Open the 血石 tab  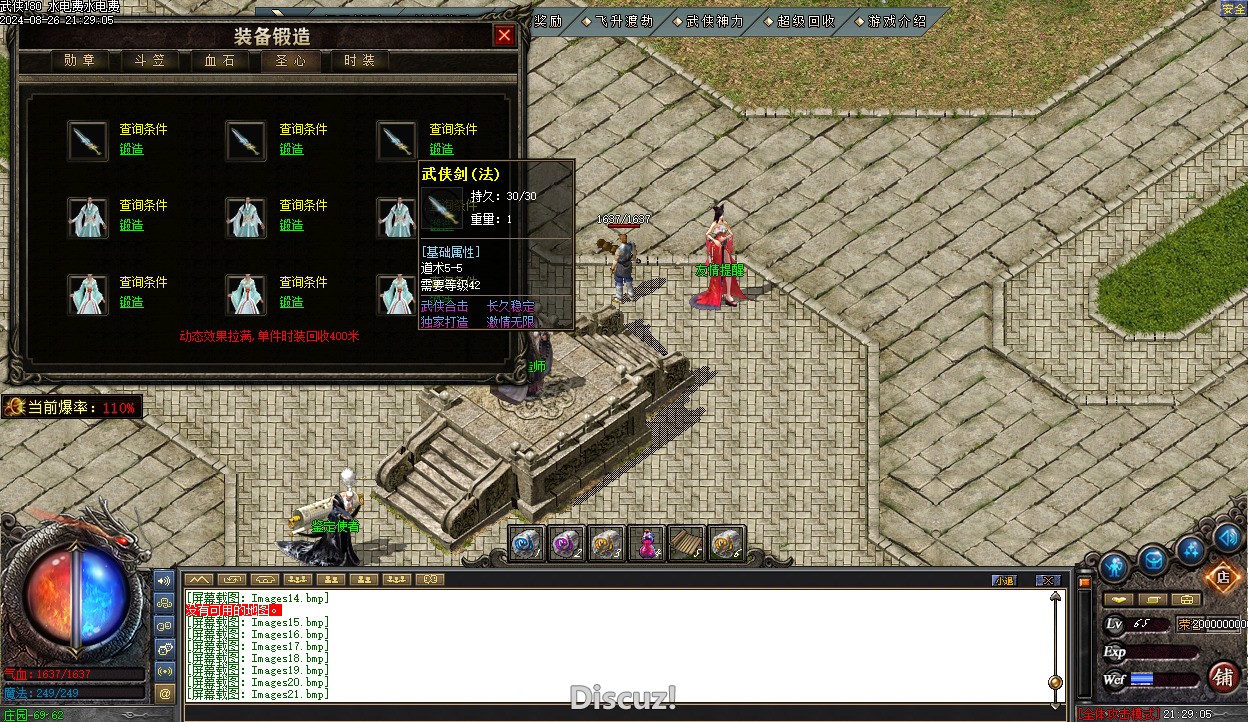pyautogui.click(x=219, y=61)
